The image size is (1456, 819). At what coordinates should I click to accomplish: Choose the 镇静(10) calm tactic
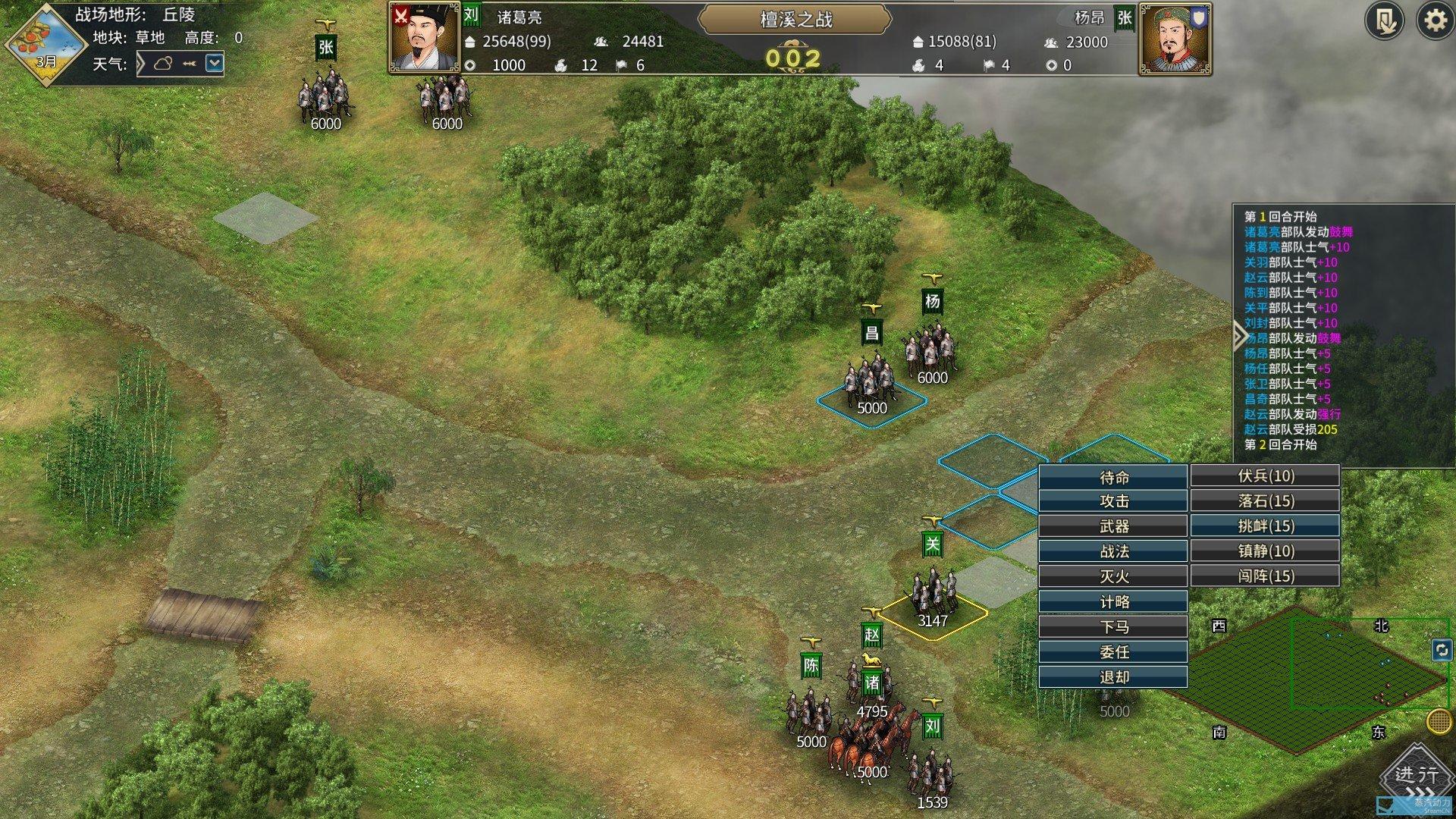(x=1265, y=551)
